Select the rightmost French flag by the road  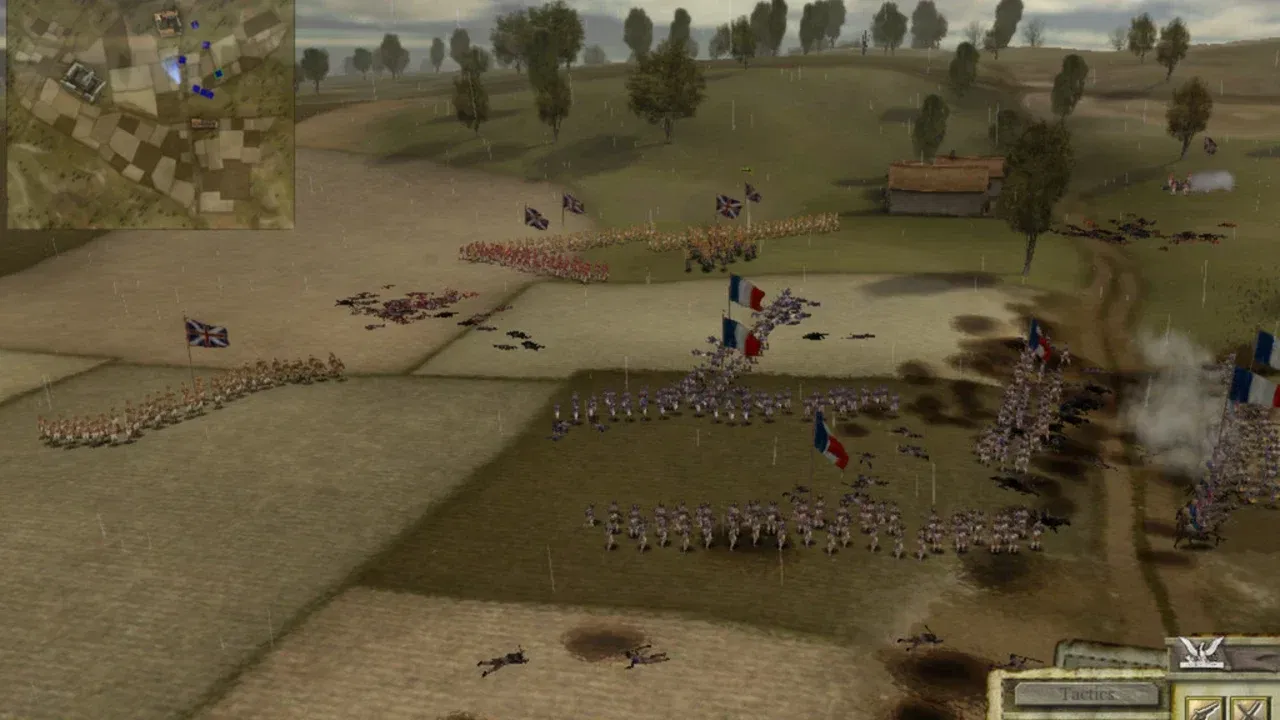click(x=1256, y=385)
